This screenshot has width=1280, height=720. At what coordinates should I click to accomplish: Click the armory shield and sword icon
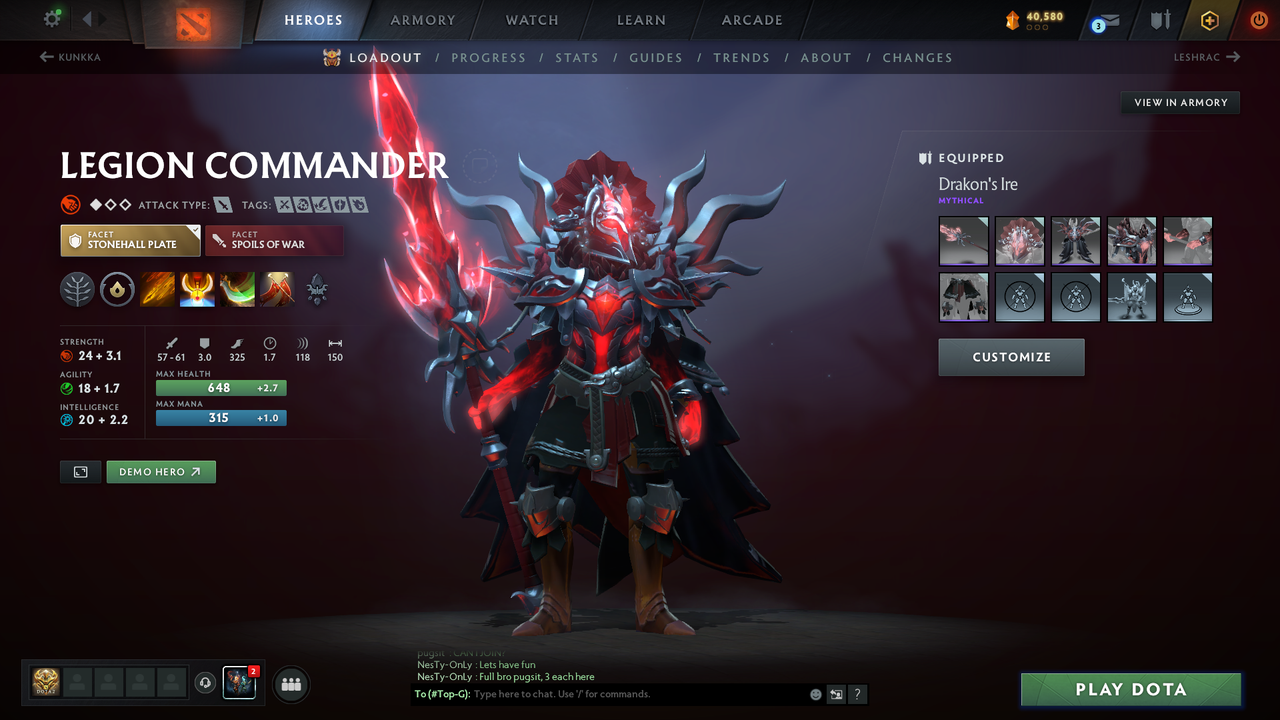[x=1163, y=18]
